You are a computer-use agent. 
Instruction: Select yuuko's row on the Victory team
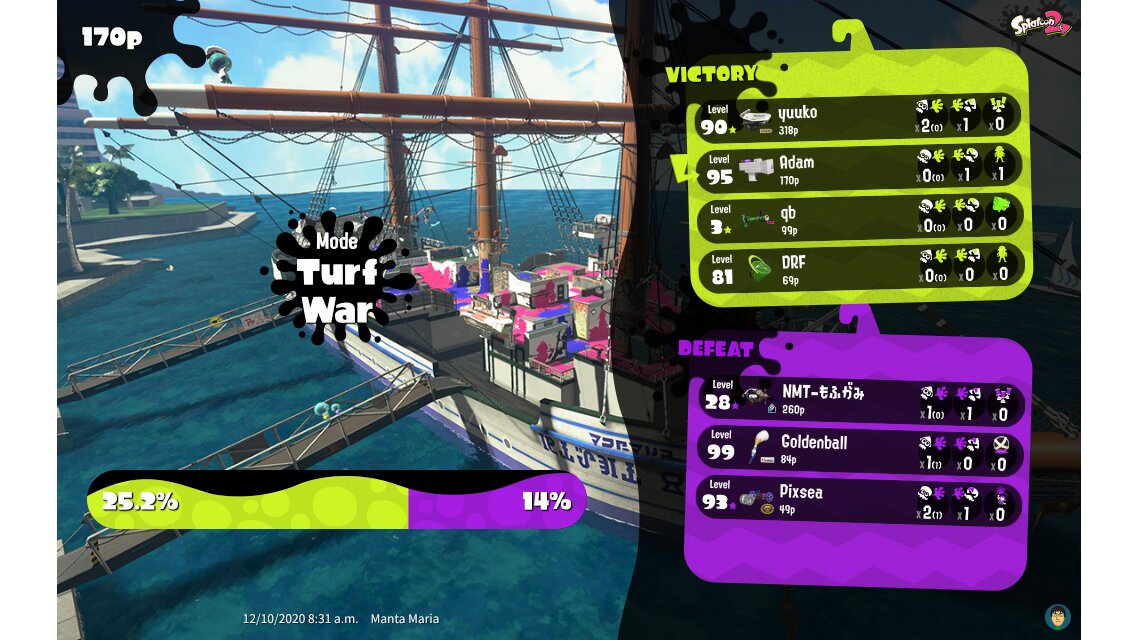(858, 118)
